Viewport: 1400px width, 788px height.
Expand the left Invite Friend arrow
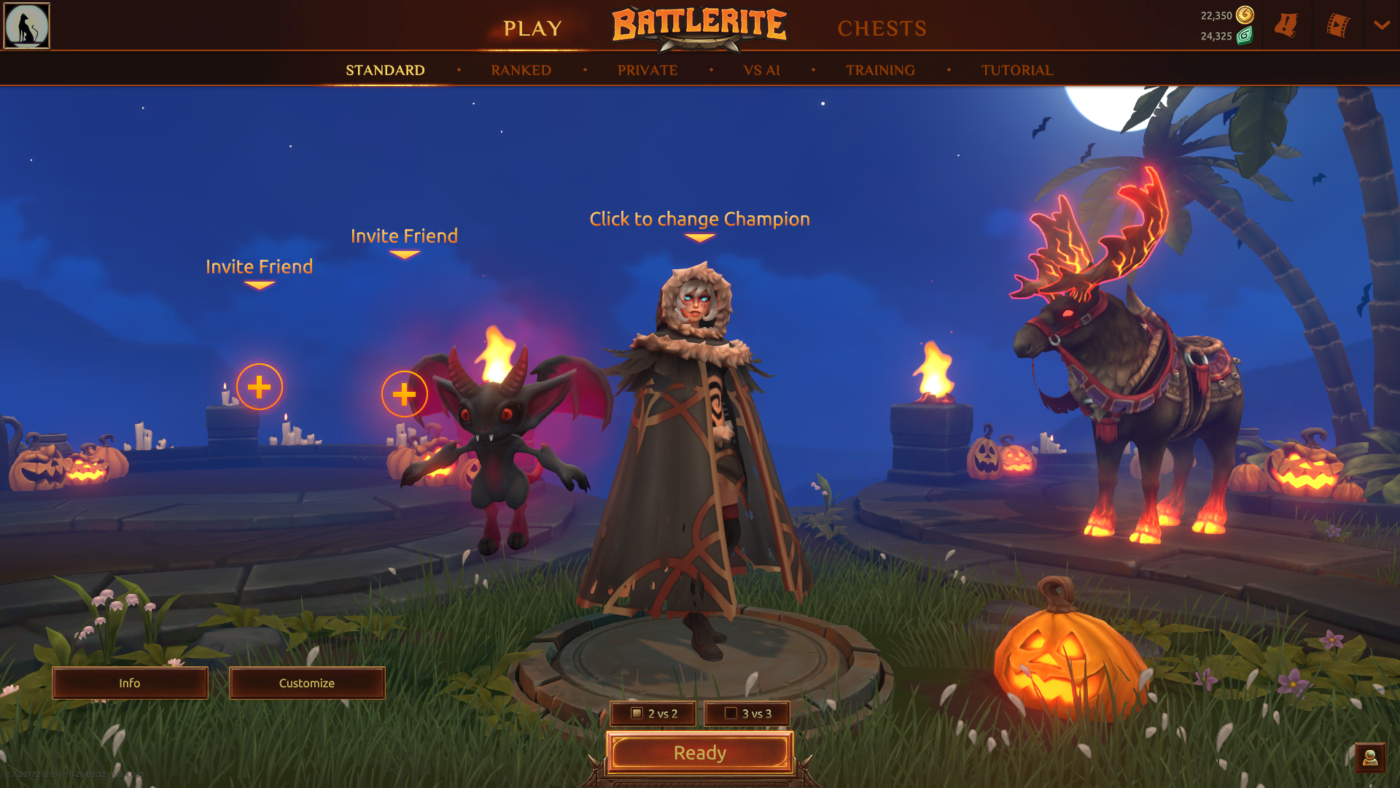[258, 284]
